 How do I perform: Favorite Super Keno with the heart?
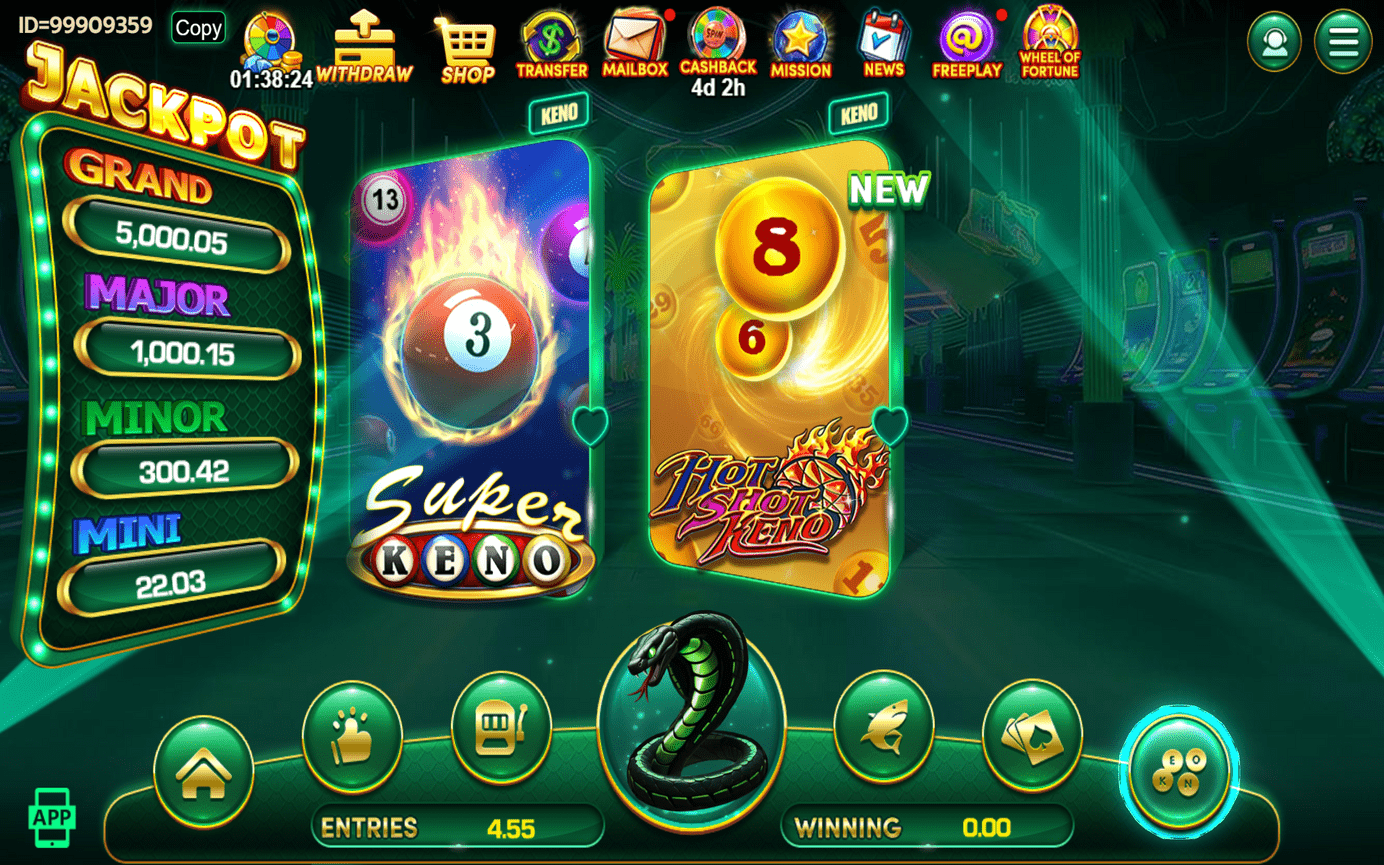coord(591,425)
